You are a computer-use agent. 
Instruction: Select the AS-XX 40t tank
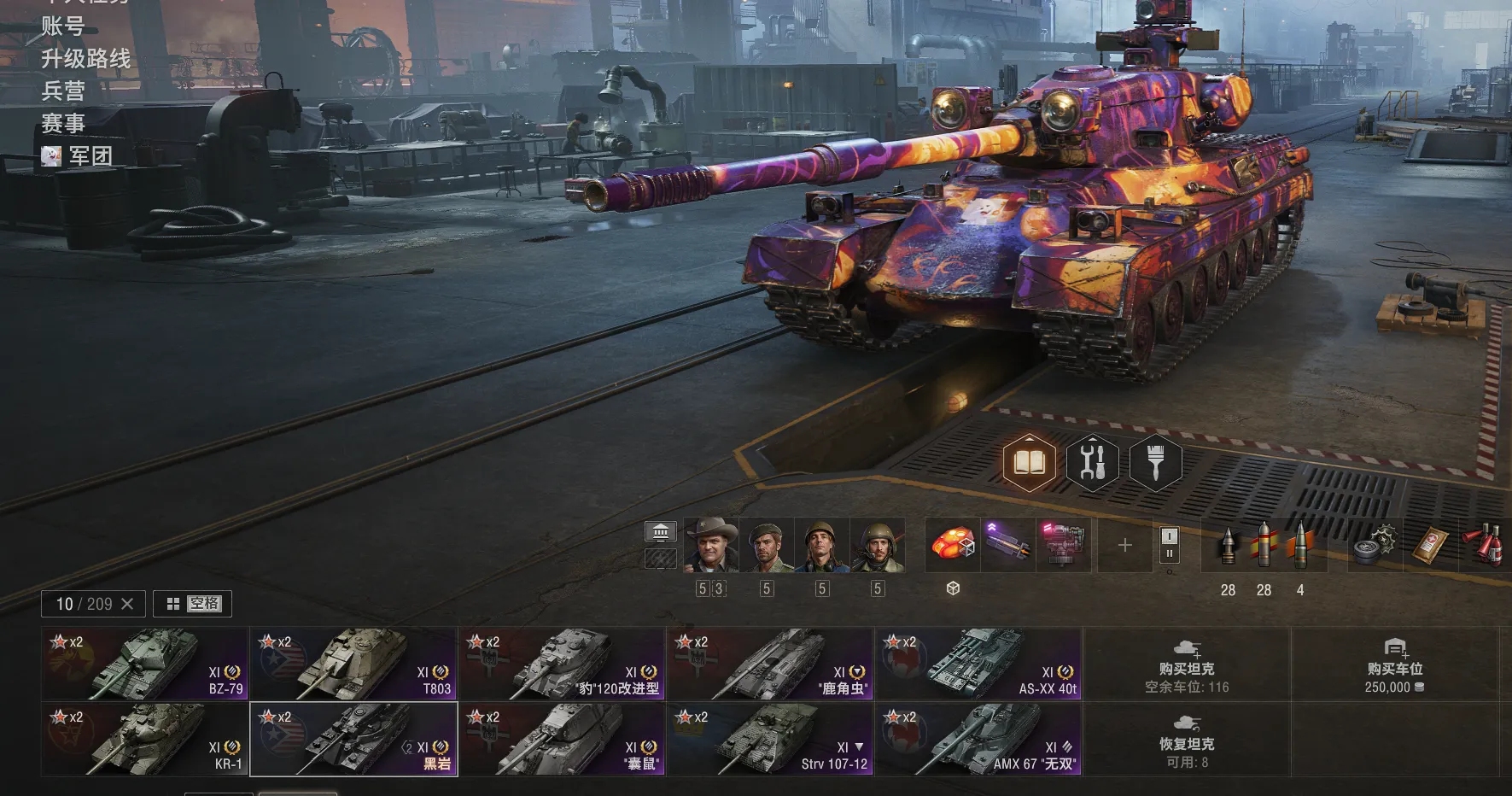coord(978,664)
